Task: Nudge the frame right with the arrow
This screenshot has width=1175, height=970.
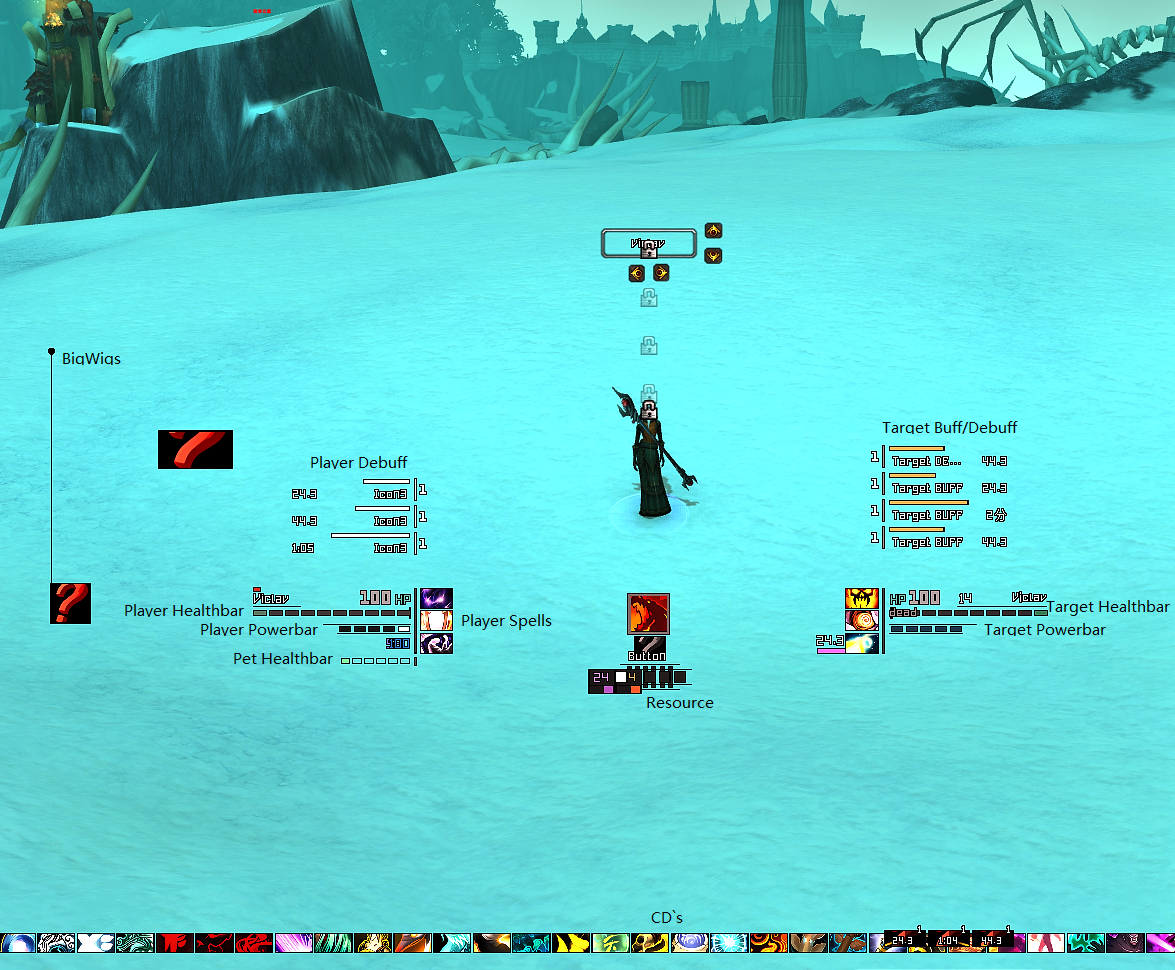Action: (x=661, y=273)
